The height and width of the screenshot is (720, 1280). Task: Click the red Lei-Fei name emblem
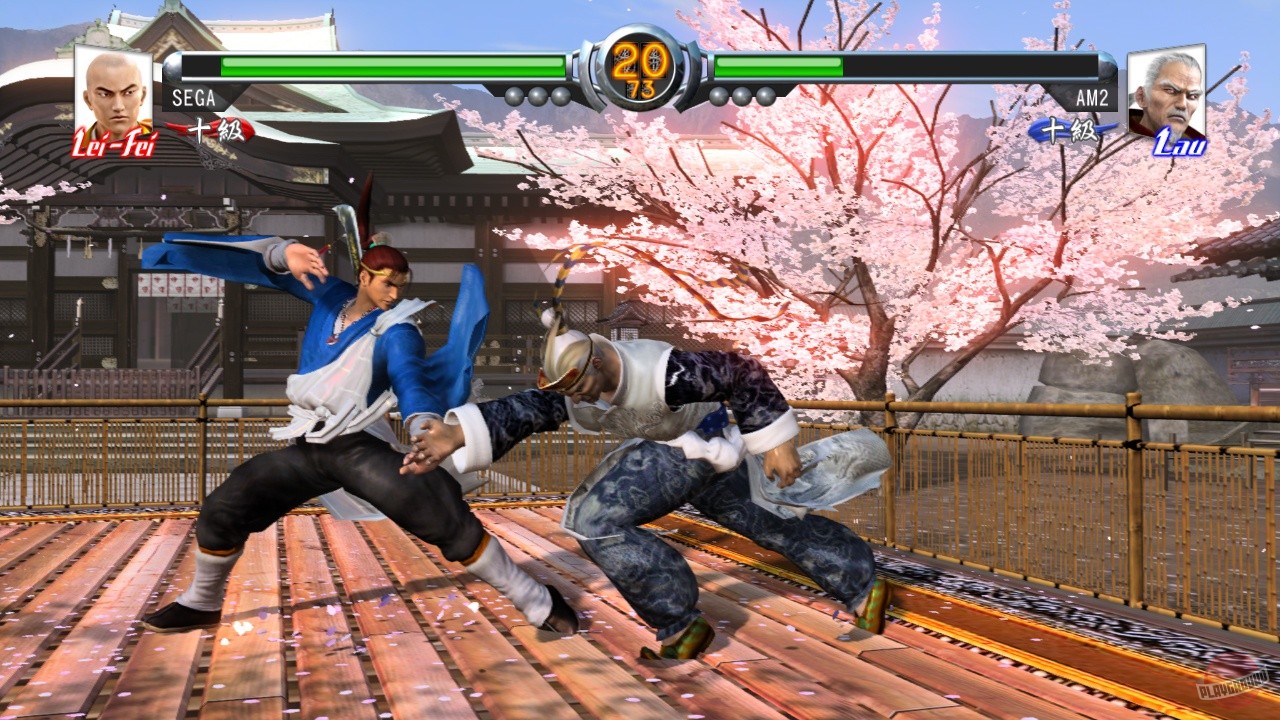(x=113, y=143)
